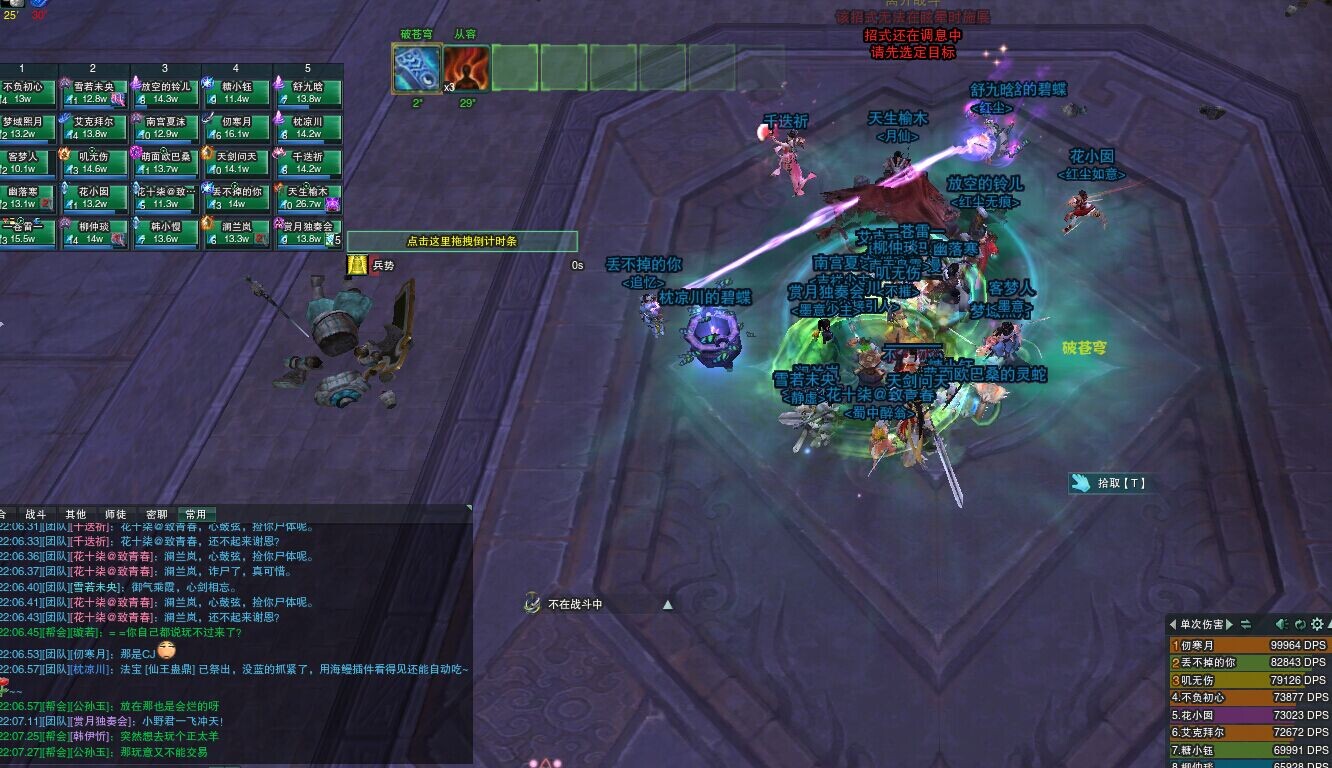This screenshot has width=1332, height=768.
Task: Click the yellow 兵势 timer icon
Action: [358, 265]
